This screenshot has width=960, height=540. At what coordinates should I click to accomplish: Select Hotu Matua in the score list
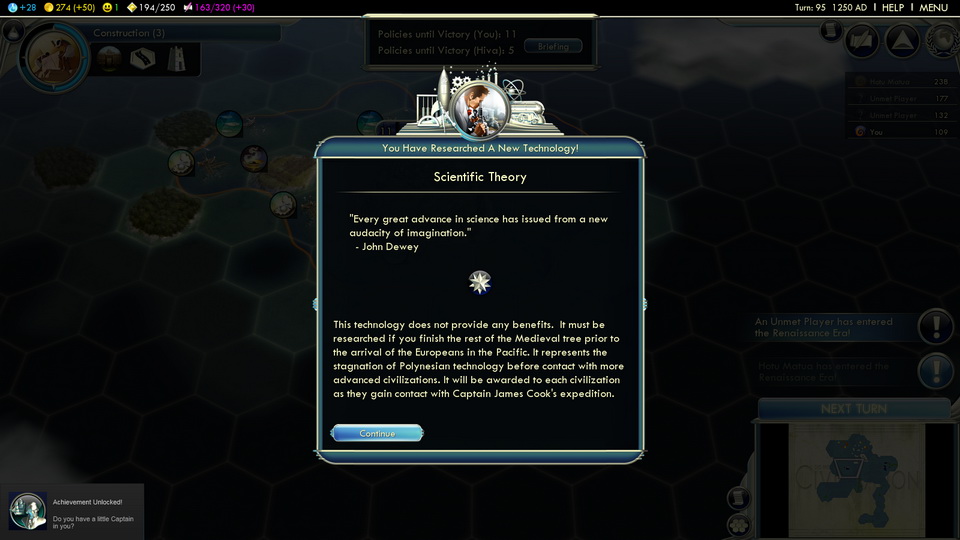900,83
